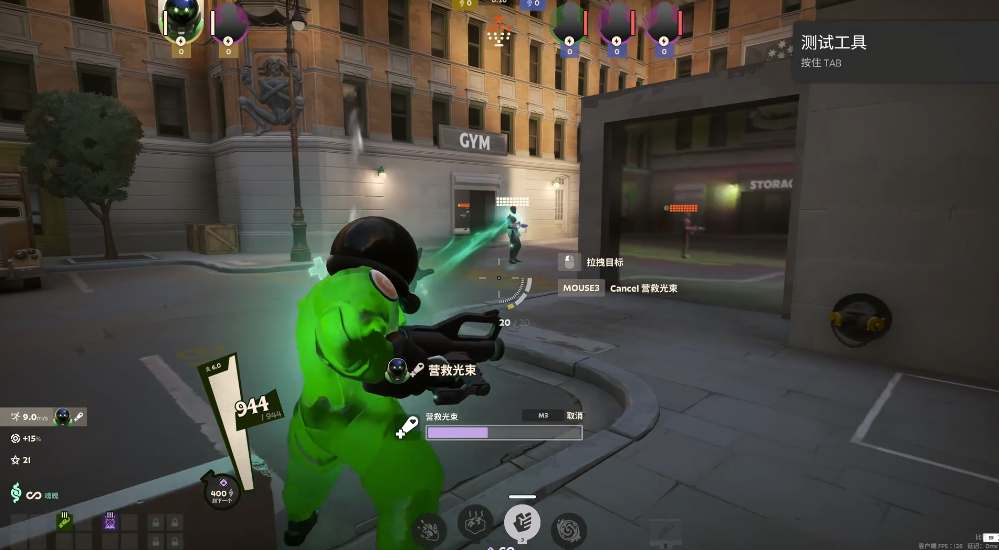Use the spiral swirl ability icon
Viewport: 999px width, 550px height.
(x=569, y=528)
